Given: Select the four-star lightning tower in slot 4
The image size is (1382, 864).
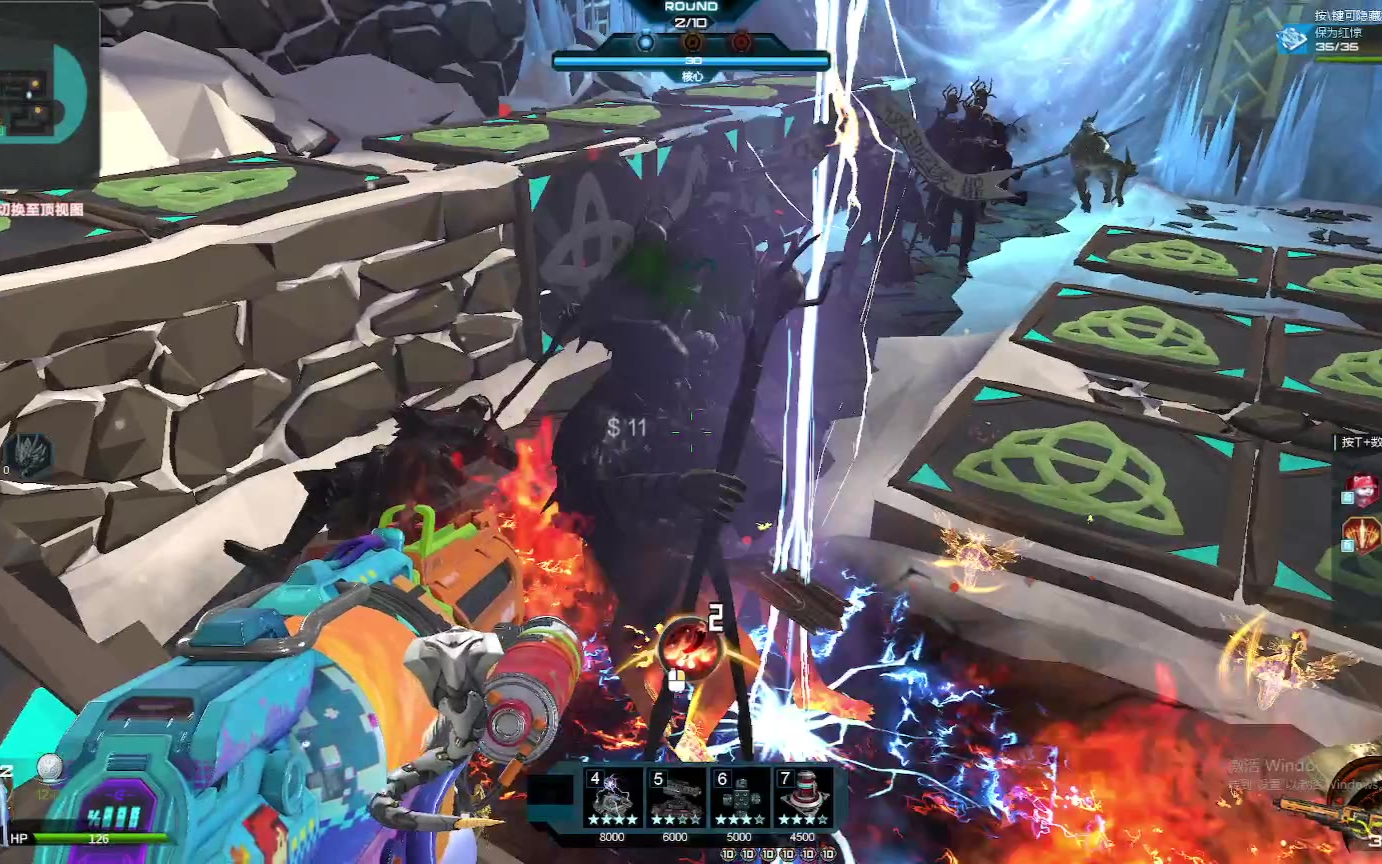Looking at the screenshot, I should [613, 798].
